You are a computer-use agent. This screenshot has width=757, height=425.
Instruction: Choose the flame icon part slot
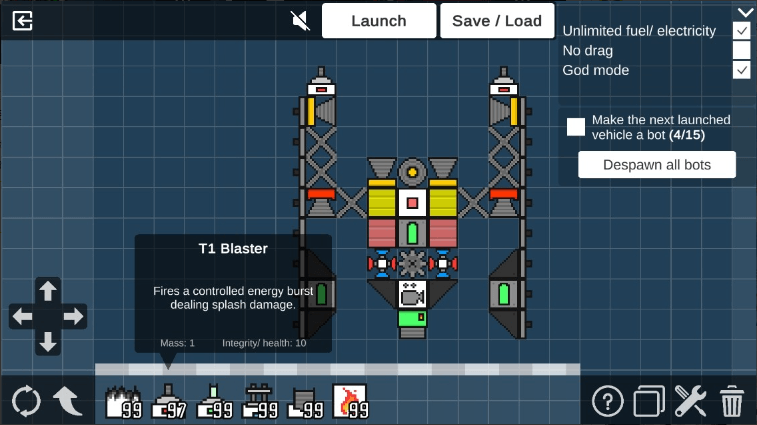pyautogui.click(x=350, y=401)
